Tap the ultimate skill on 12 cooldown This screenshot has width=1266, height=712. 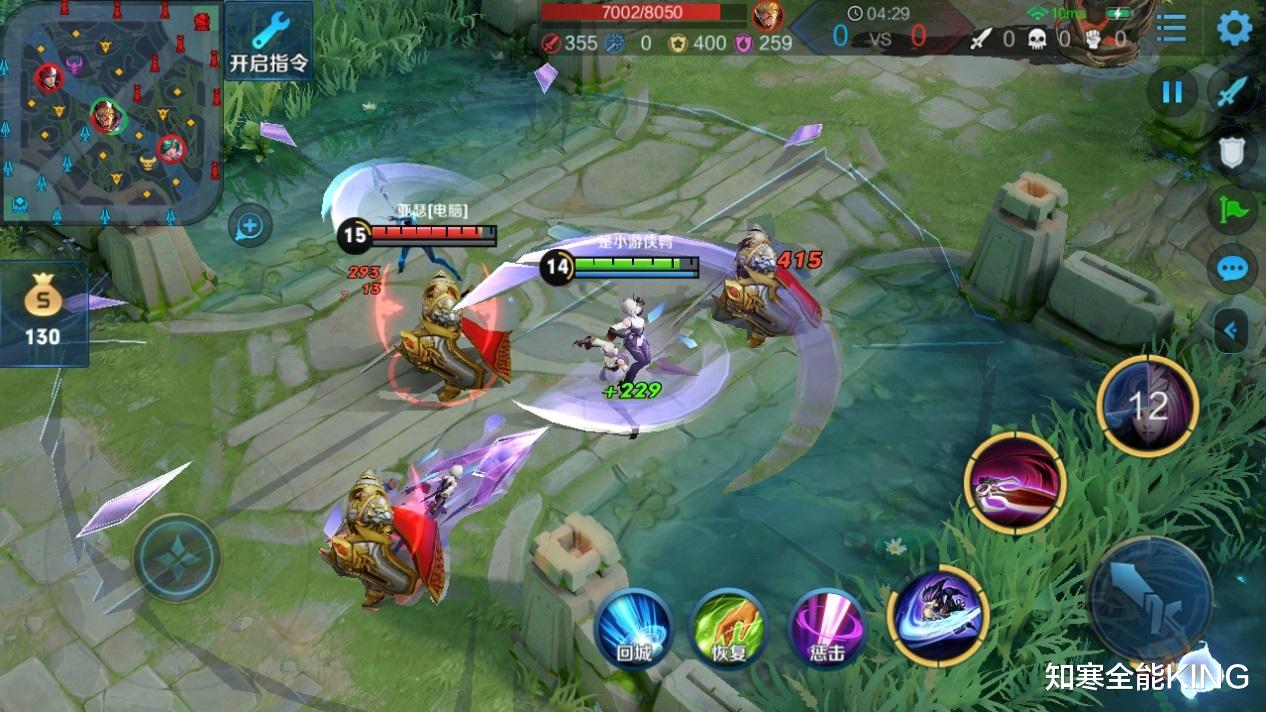[x=1147, y=406]
